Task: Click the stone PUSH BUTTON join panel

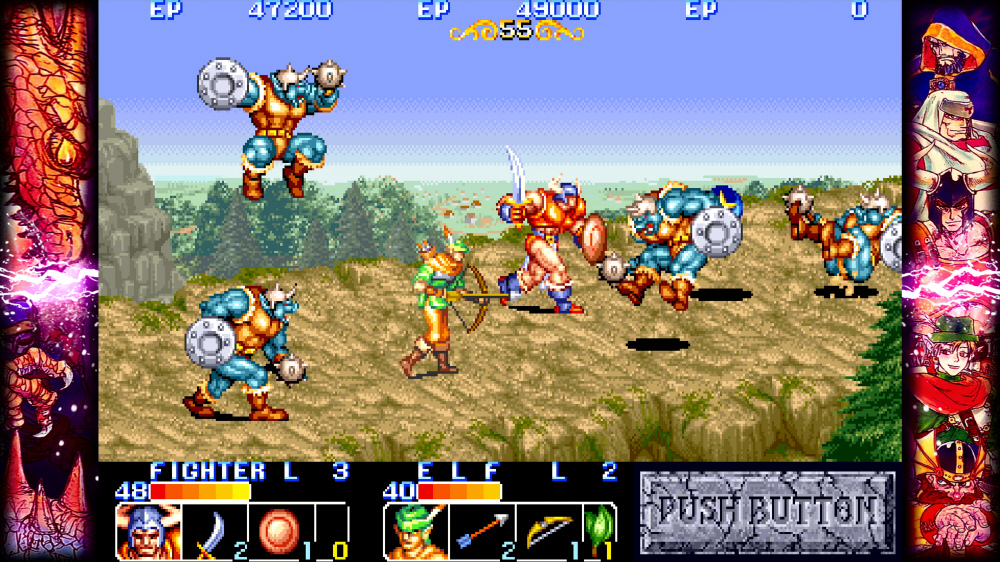Action: pyautogui.click(x=767, y=512)
